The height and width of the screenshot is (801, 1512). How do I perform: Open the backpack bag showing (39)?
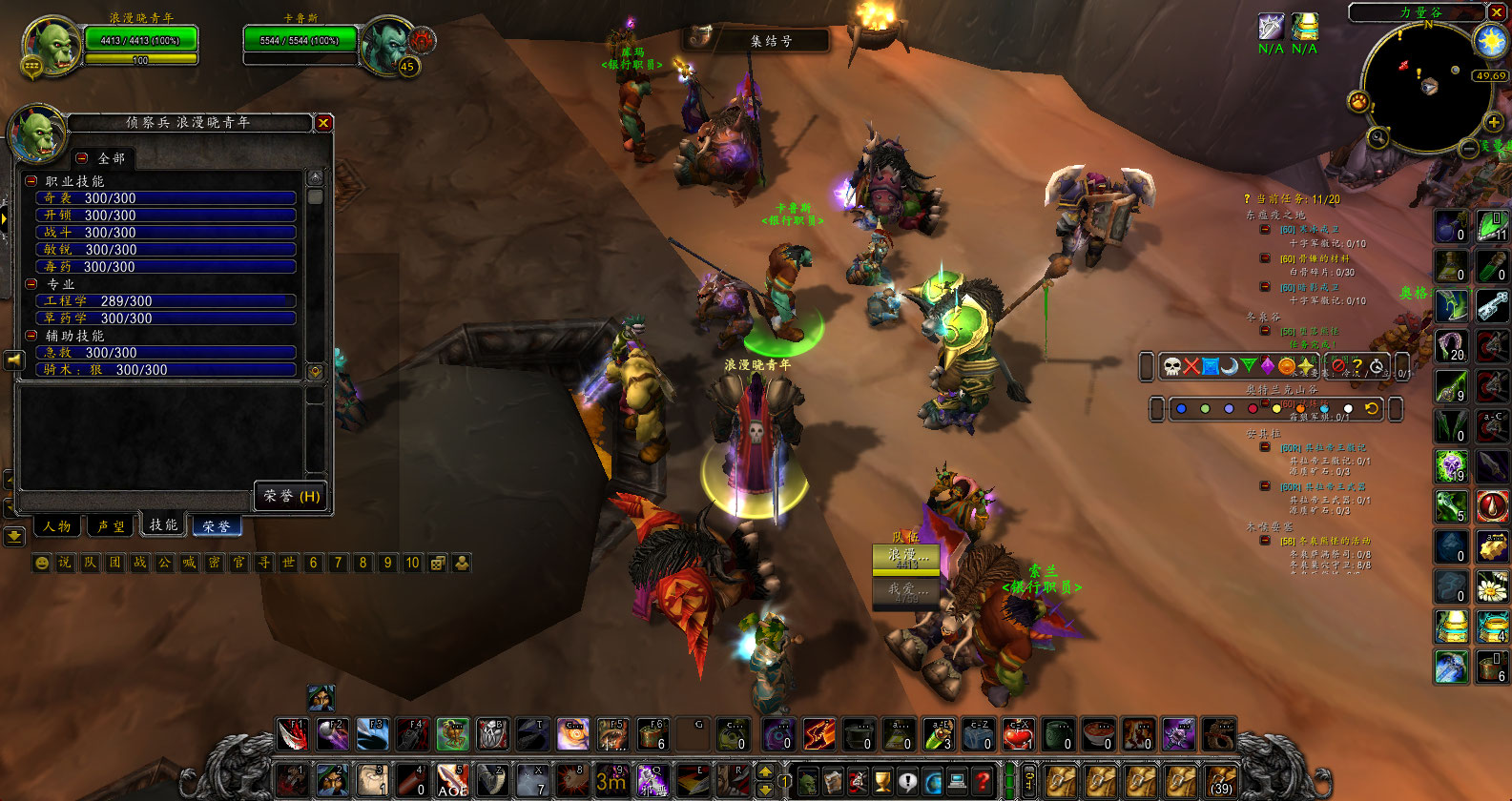tap(1221, 779)
